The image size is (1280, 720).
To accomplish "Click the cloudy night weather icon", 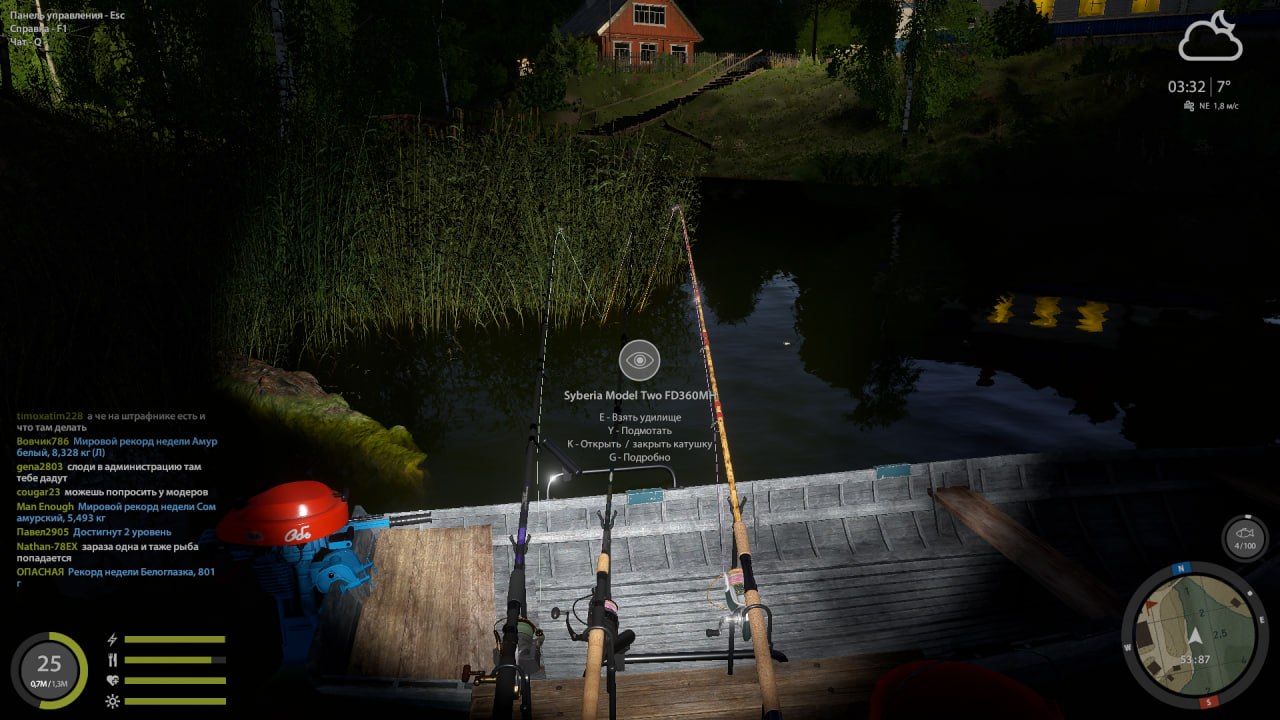I will (1210, 39).
